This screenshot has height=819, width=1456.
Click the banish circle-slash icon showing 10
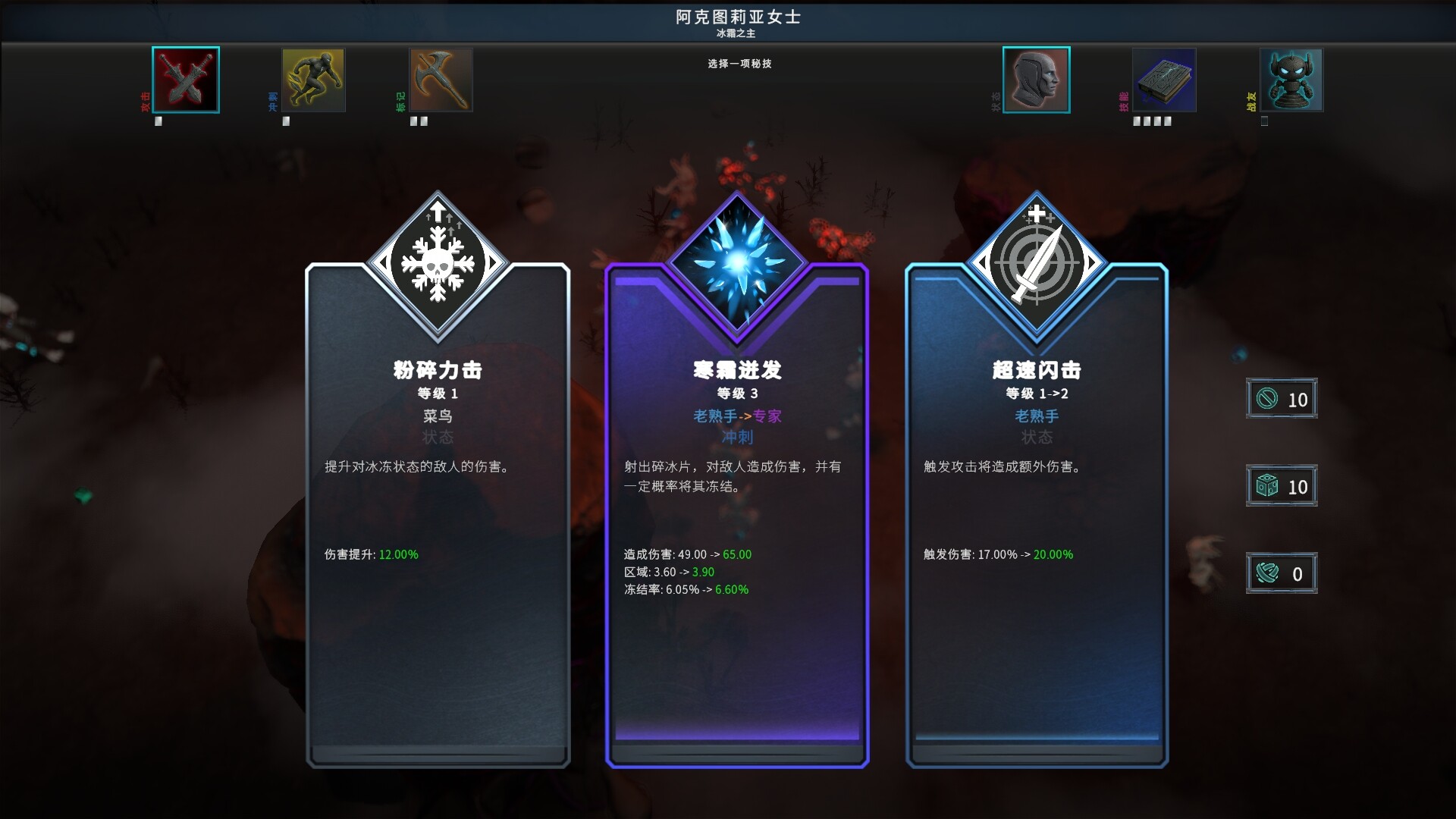click(x=1282, y=398)
